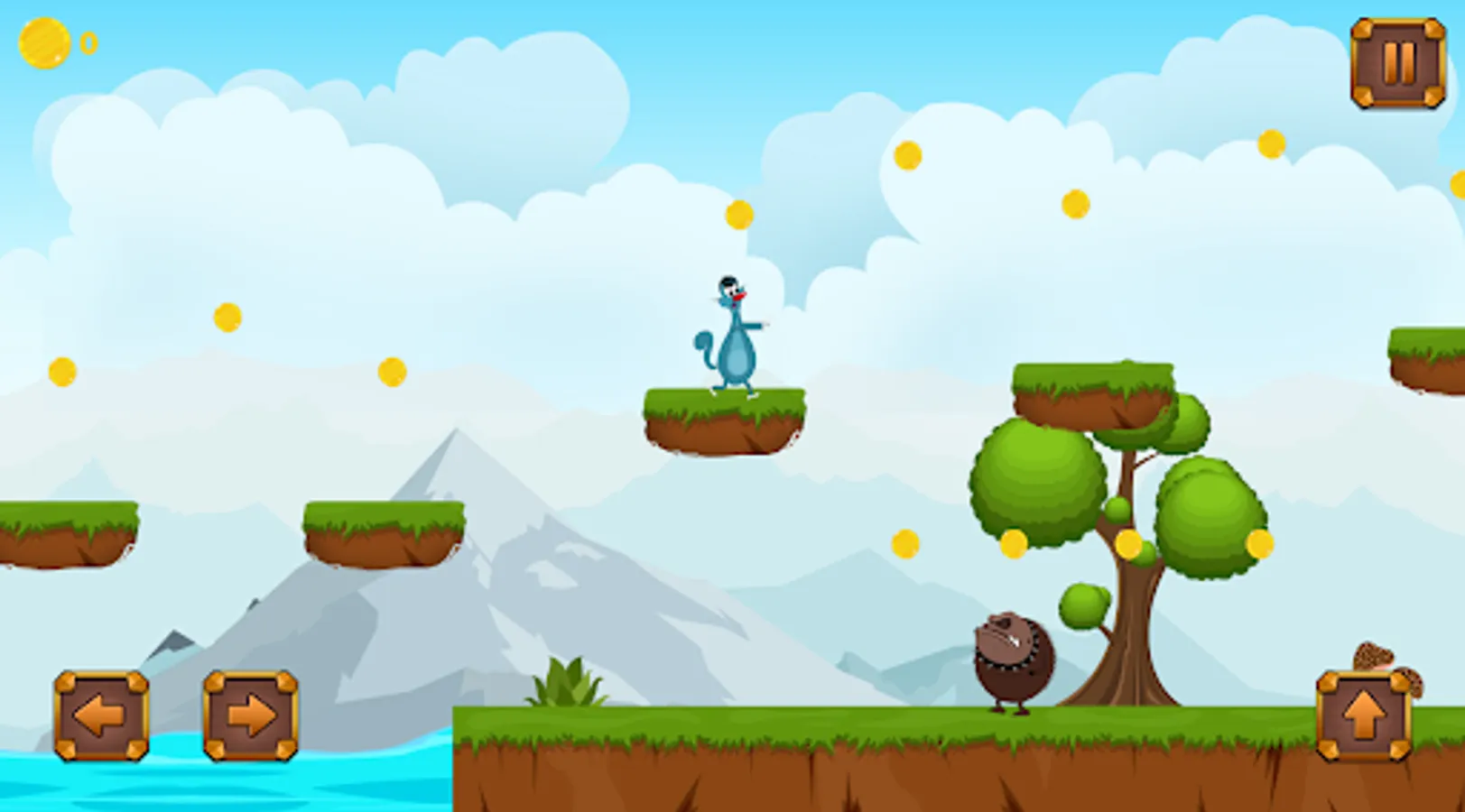Tap the score number showing zero

point(88,40)
